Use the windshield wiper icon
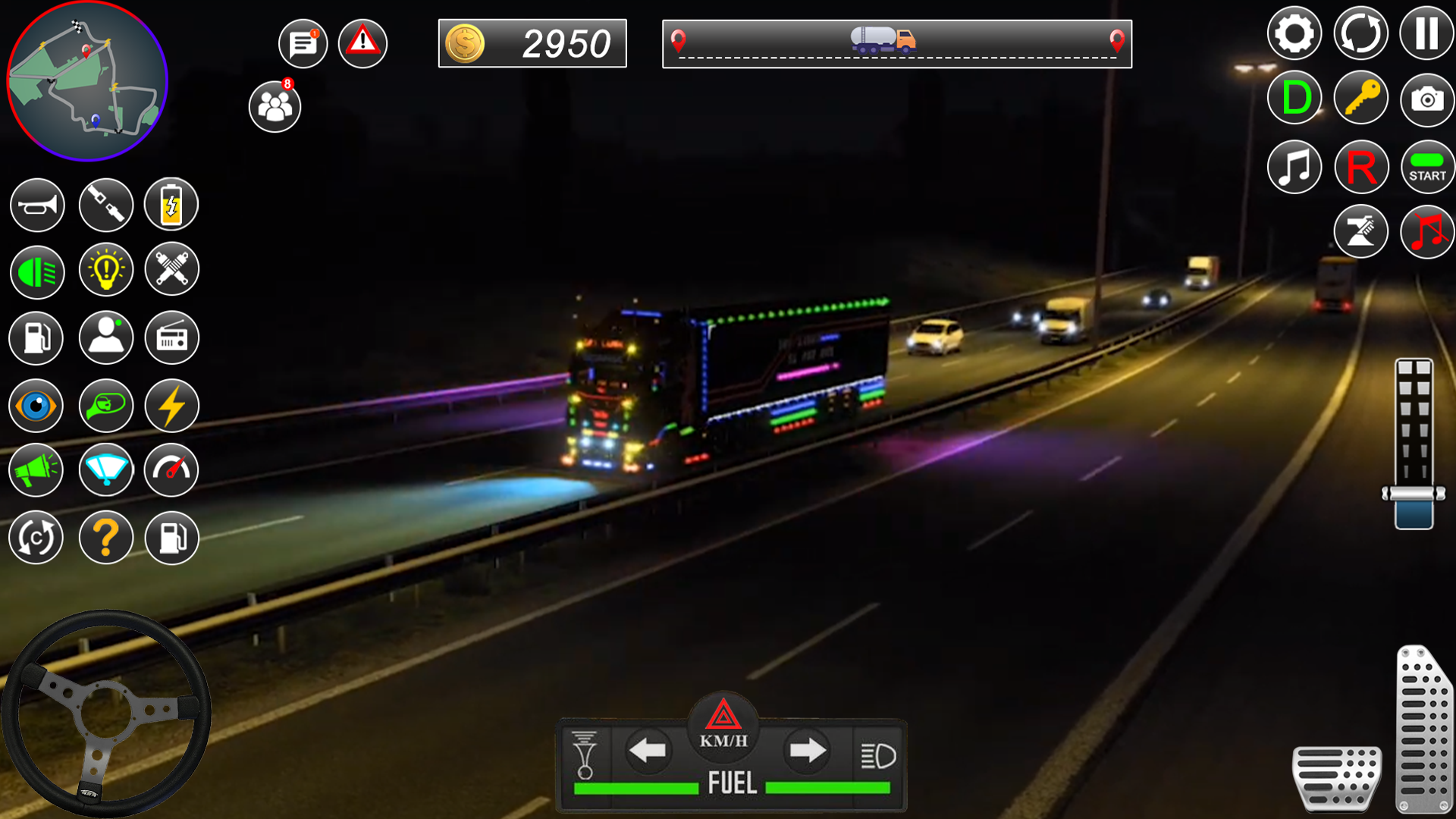This screenshot has height=819, width=1456. click(x=106, y=470)
